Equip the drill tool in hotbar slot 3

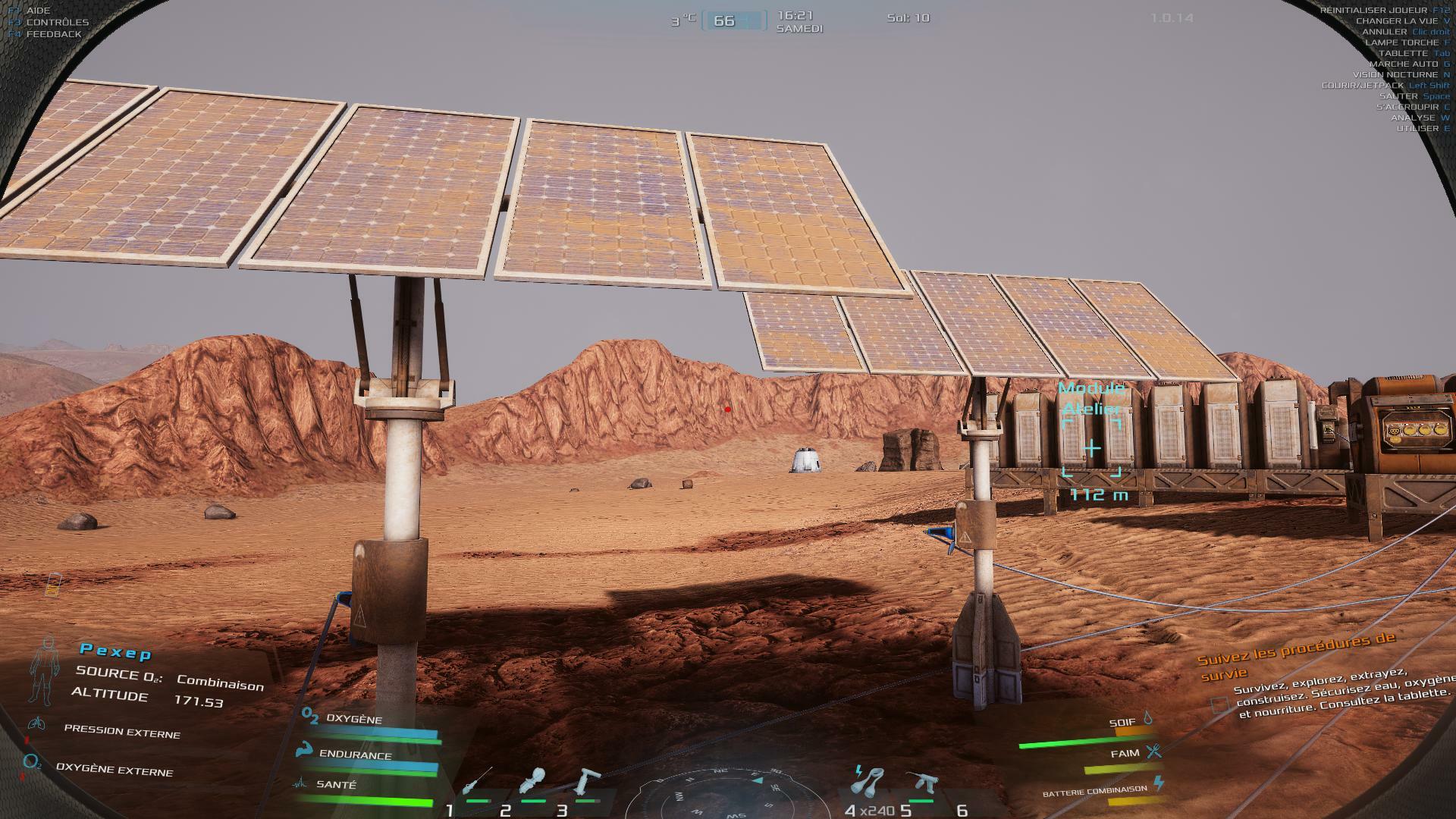click(x=586, y=781)
